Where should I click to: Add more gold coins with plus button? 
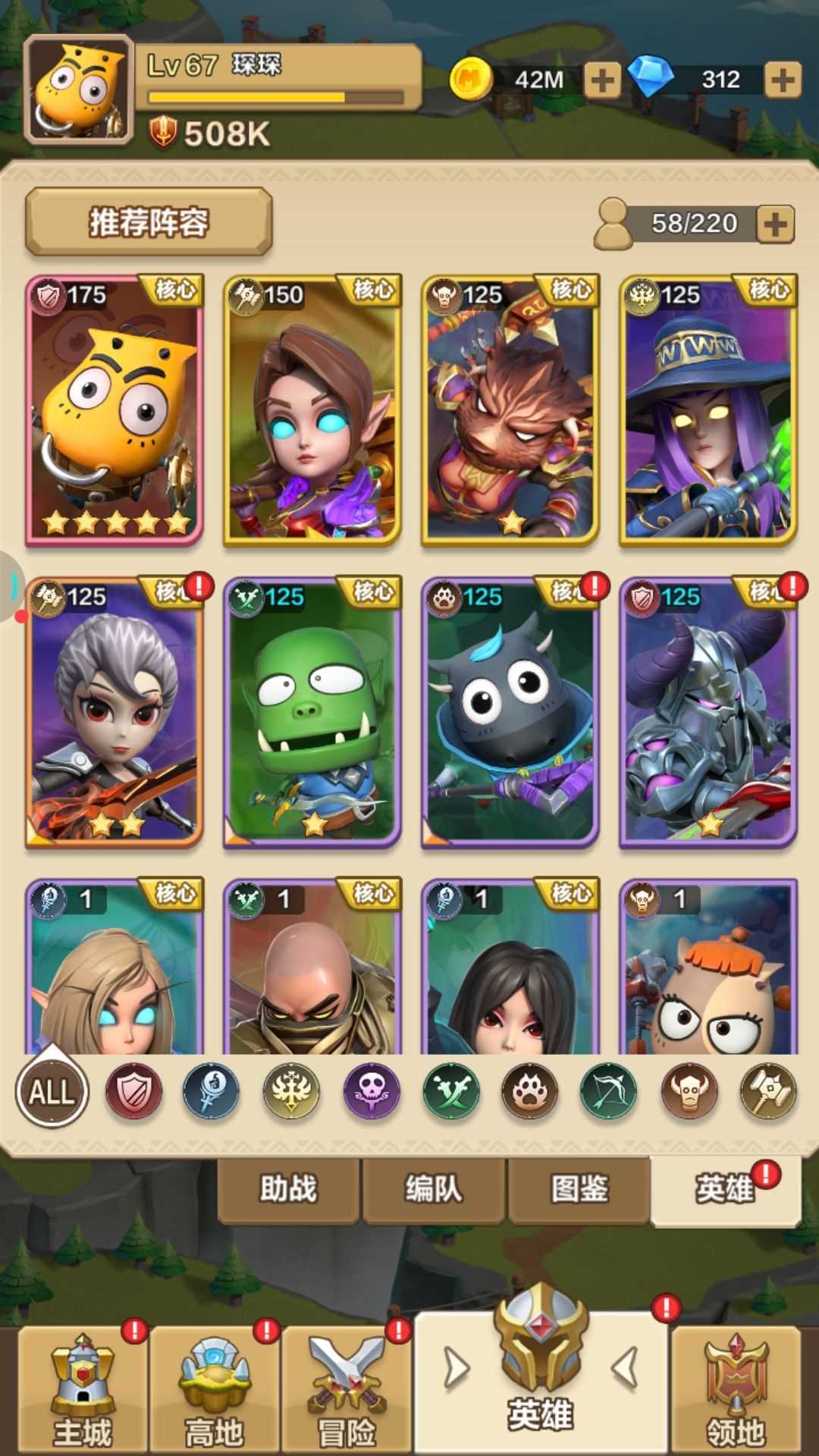coord(602,80)
